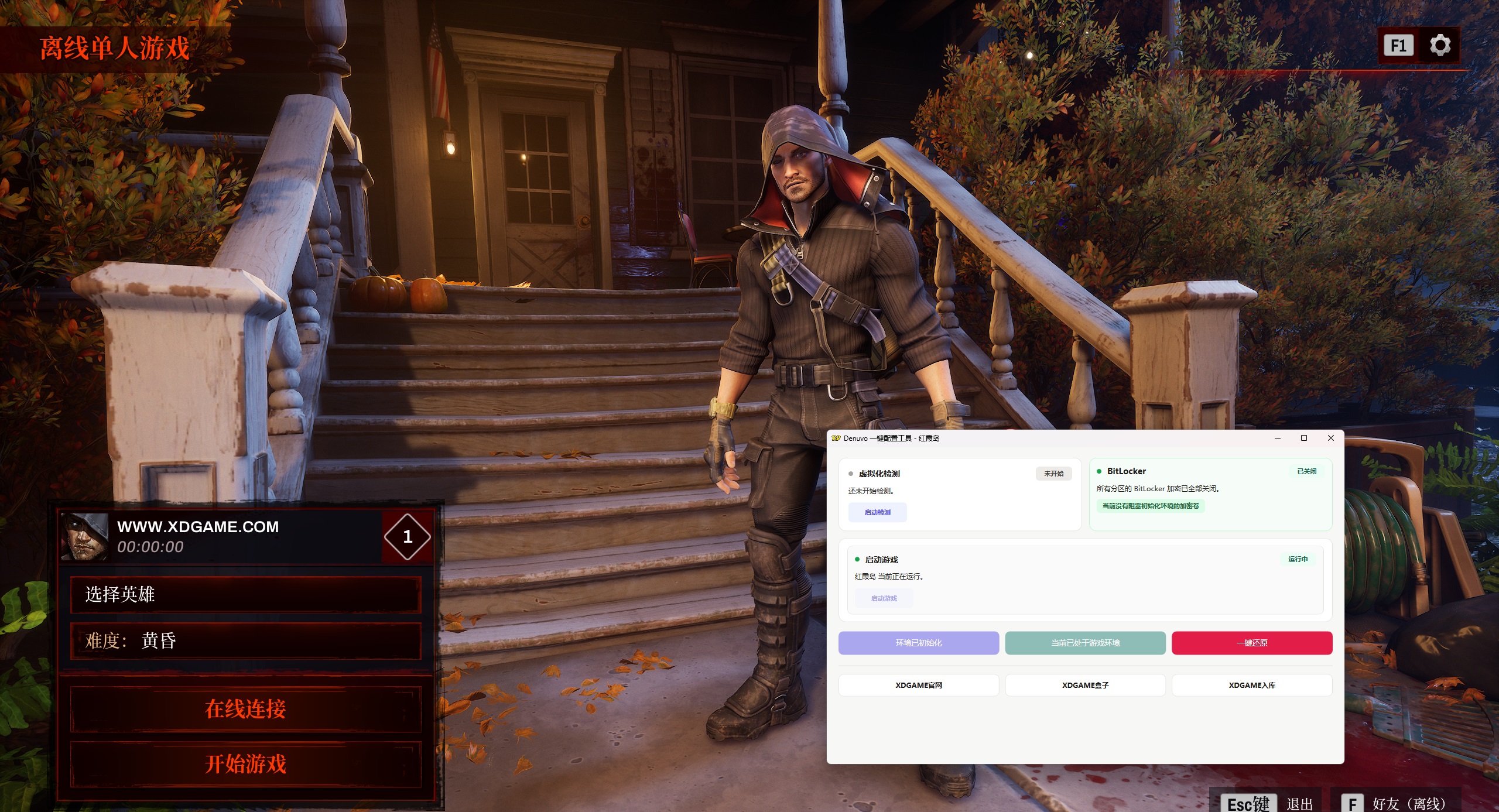
Task: Open the XDGAME官网 link
Action: pyautogui.click(x=918, y=685)
